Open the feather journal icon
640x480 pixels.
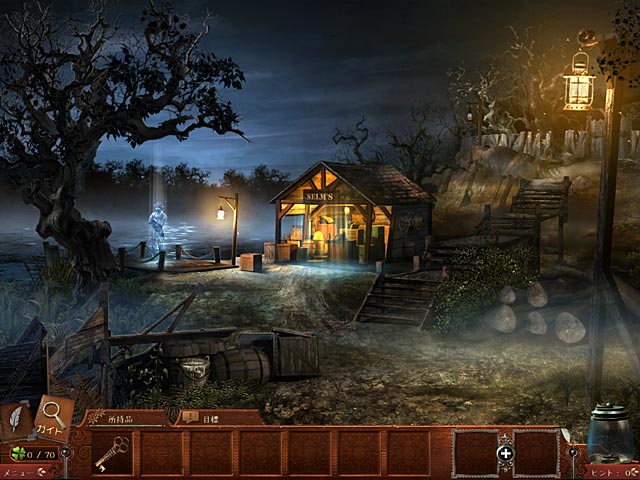point(16,418)
